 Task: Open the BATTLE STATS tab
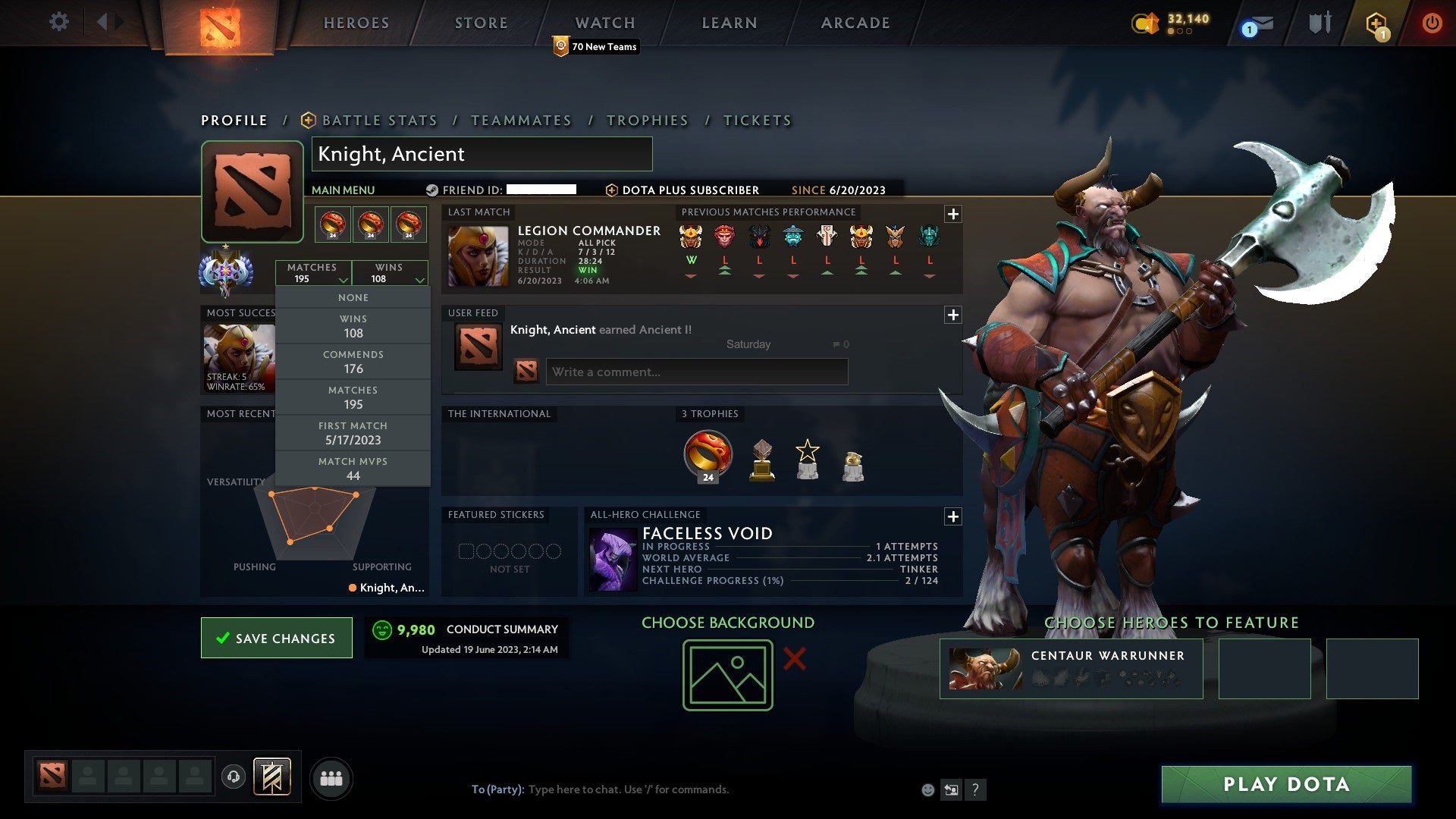pos(378,120)
